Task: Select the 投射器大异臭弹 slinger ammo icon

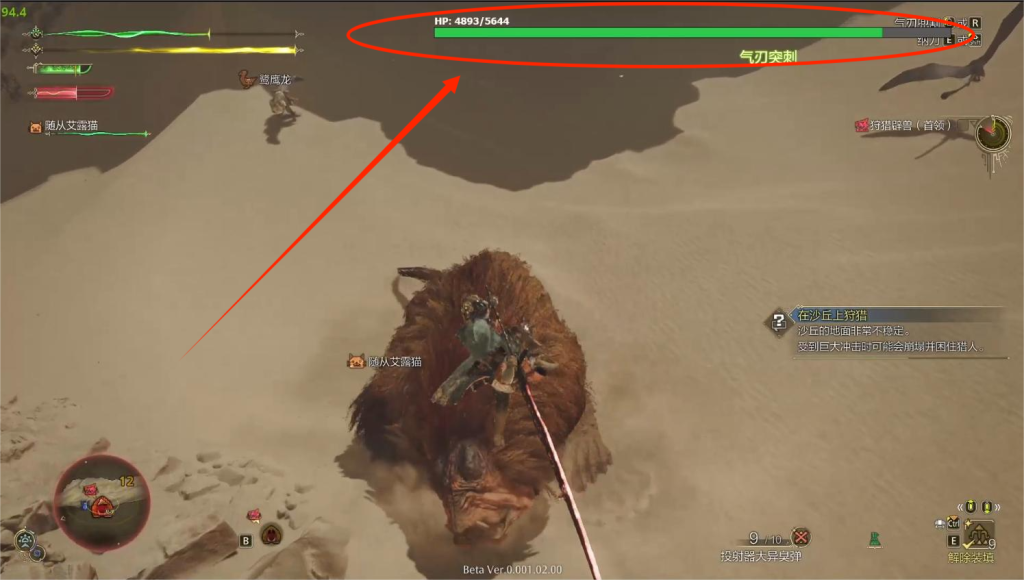Action: (x=800, y=537)
